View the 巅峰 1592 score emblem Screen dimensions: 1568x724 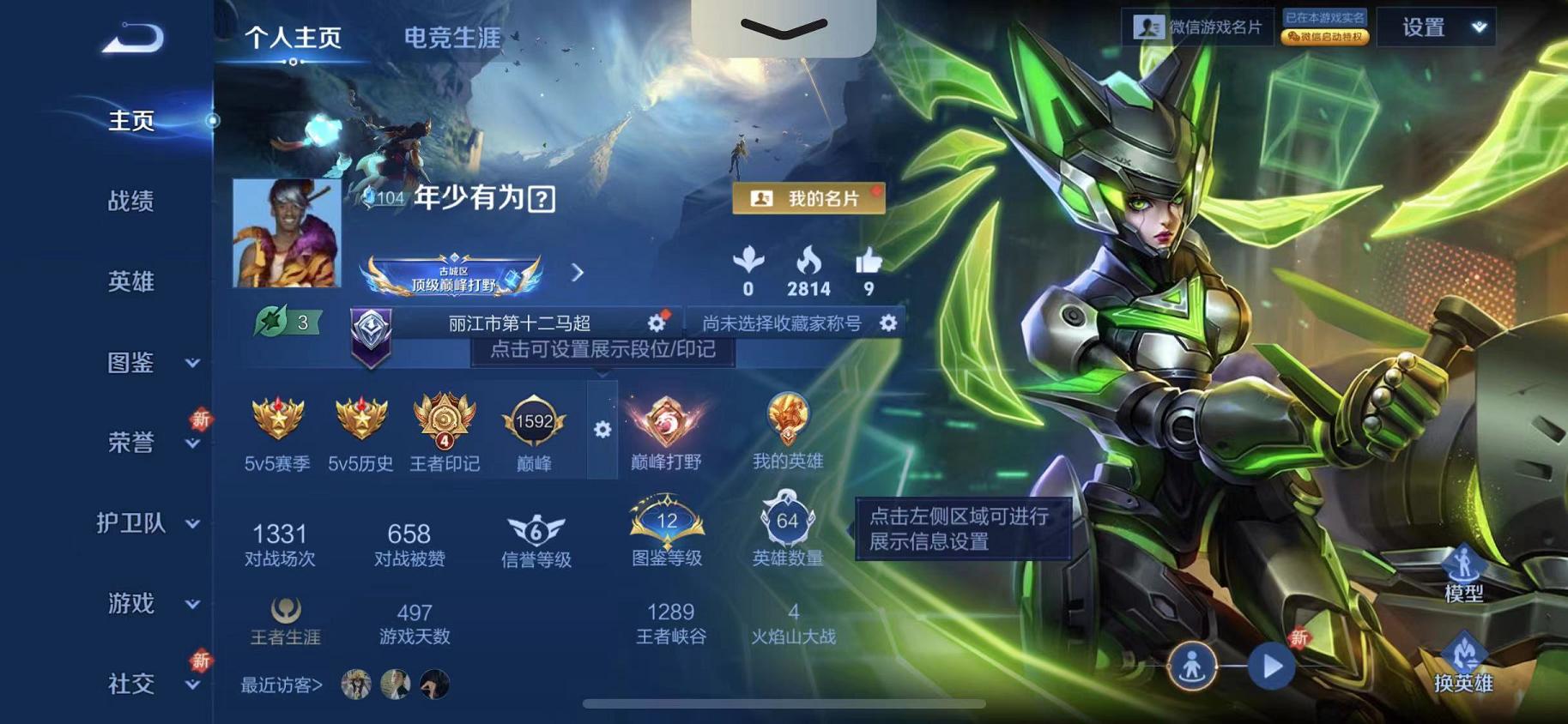(533, 422)
